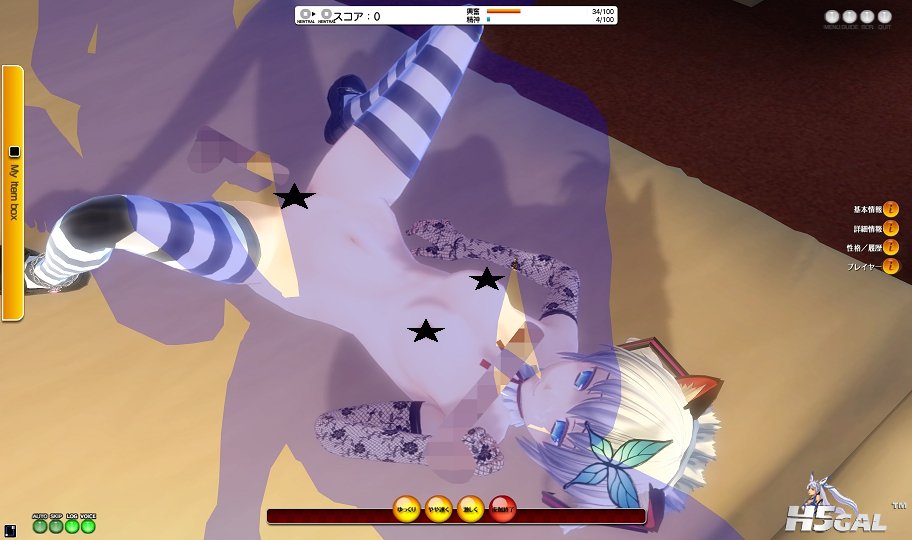
Task: Toggle the AUTO green button
Action: click(40, 526)
